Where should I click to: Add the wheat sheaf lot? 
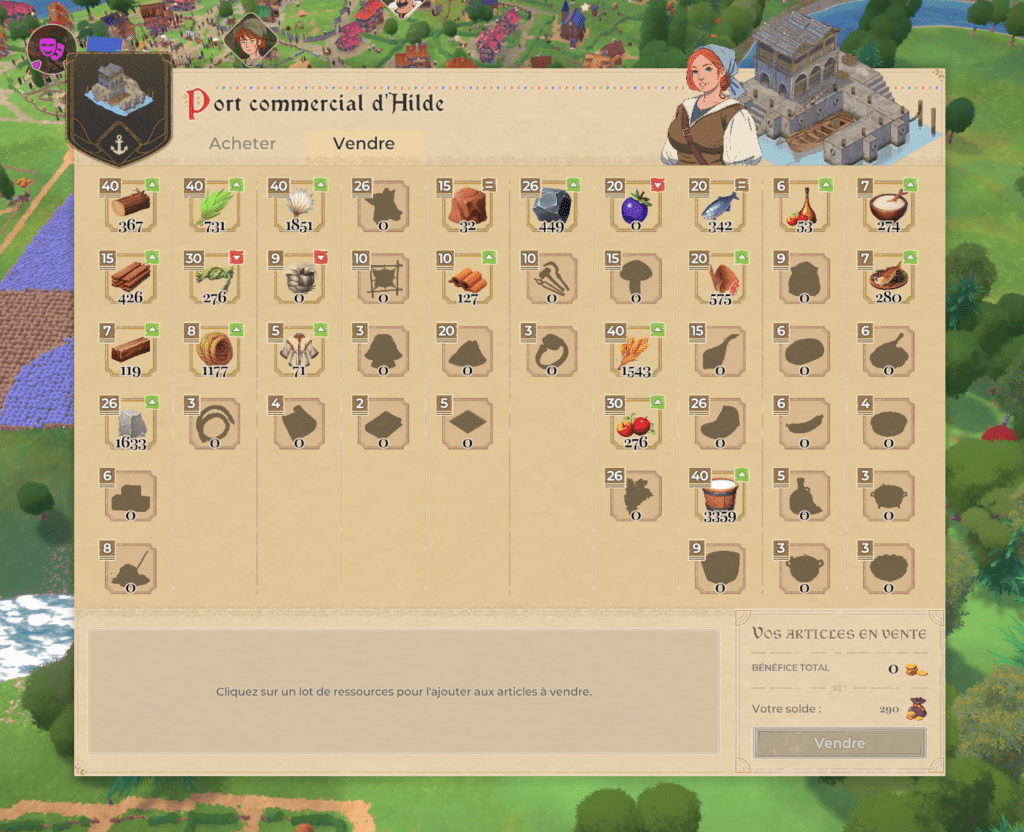[x=635, y=351]
